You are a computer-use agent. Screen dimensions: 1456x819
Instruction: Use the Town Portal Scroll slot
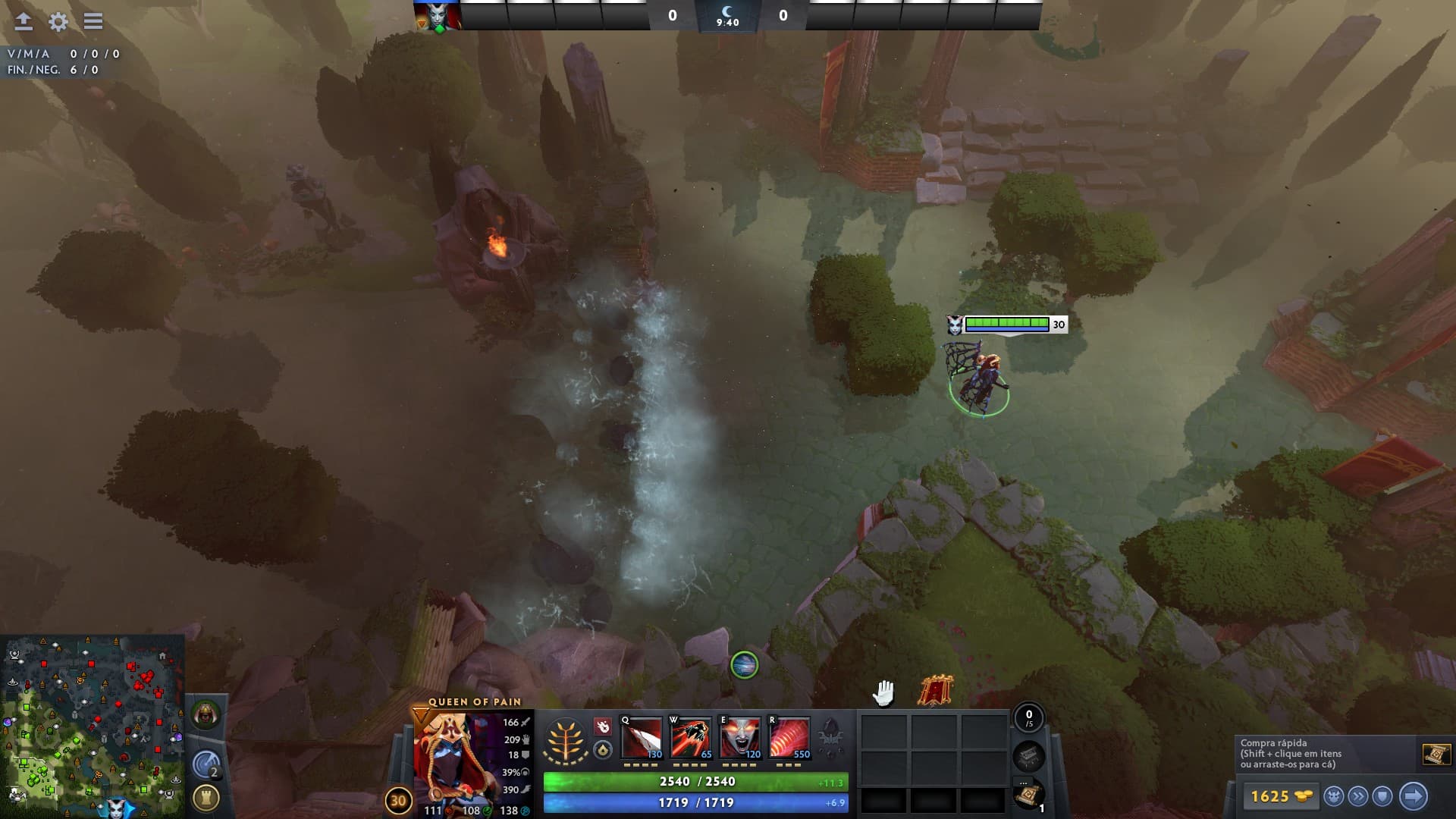click(x=1028, y=795)
